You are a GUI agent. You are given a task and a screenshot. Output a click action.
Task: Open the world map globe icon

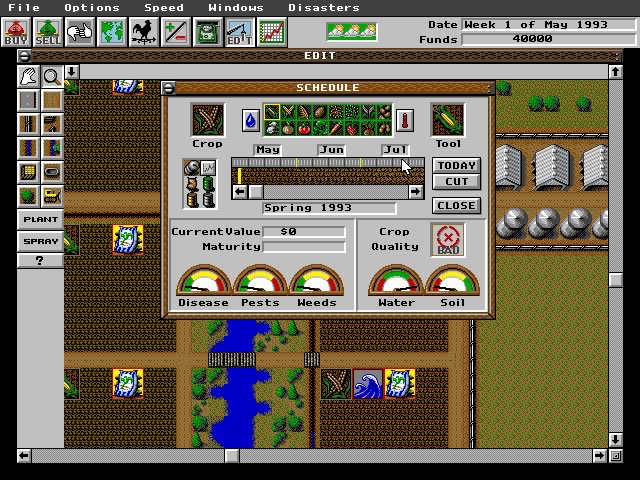[x=112, y=33]
